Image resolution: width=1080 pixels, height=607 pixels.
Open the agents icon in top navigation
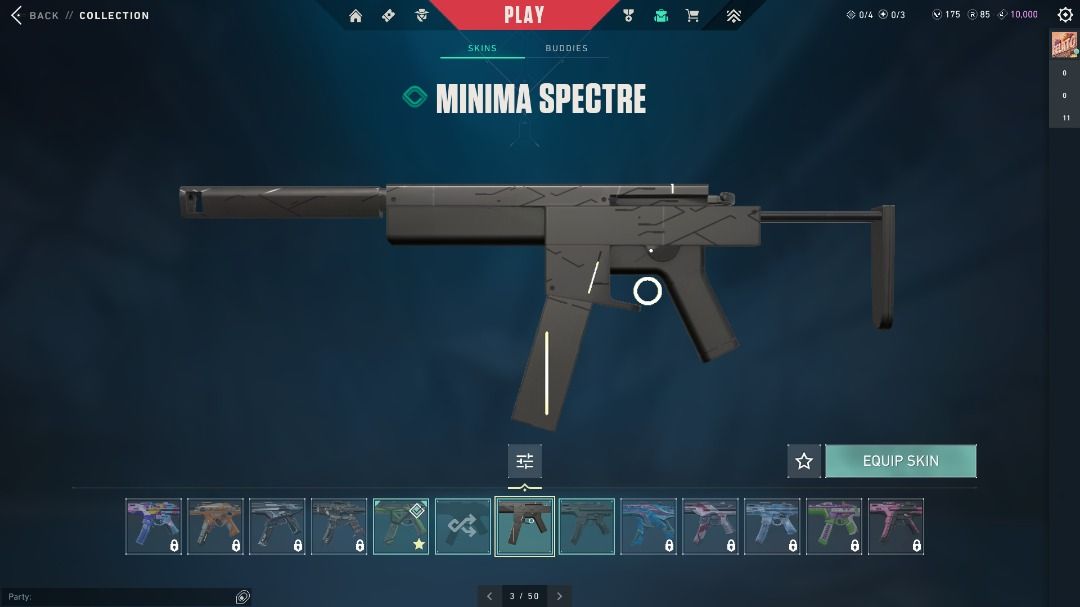coord(422,15)
